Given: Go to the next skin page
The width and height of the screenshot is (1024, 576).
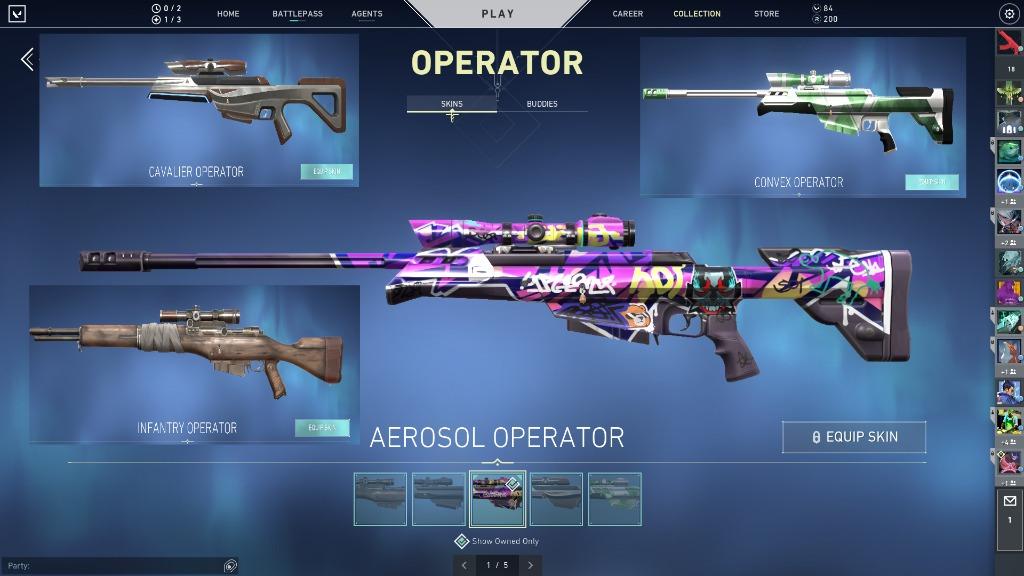Looking at the screenshot, I should point(530,565).
